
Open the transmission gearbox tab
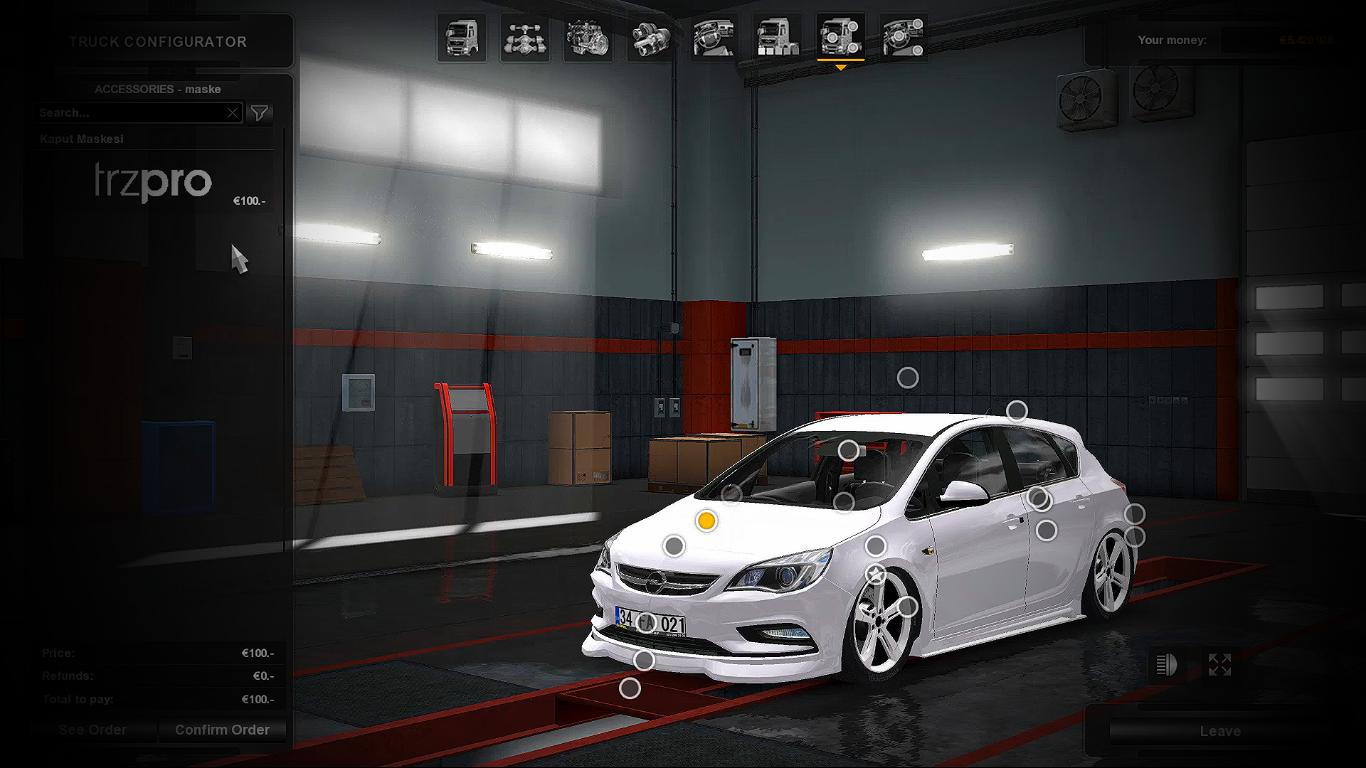point(651,38)
